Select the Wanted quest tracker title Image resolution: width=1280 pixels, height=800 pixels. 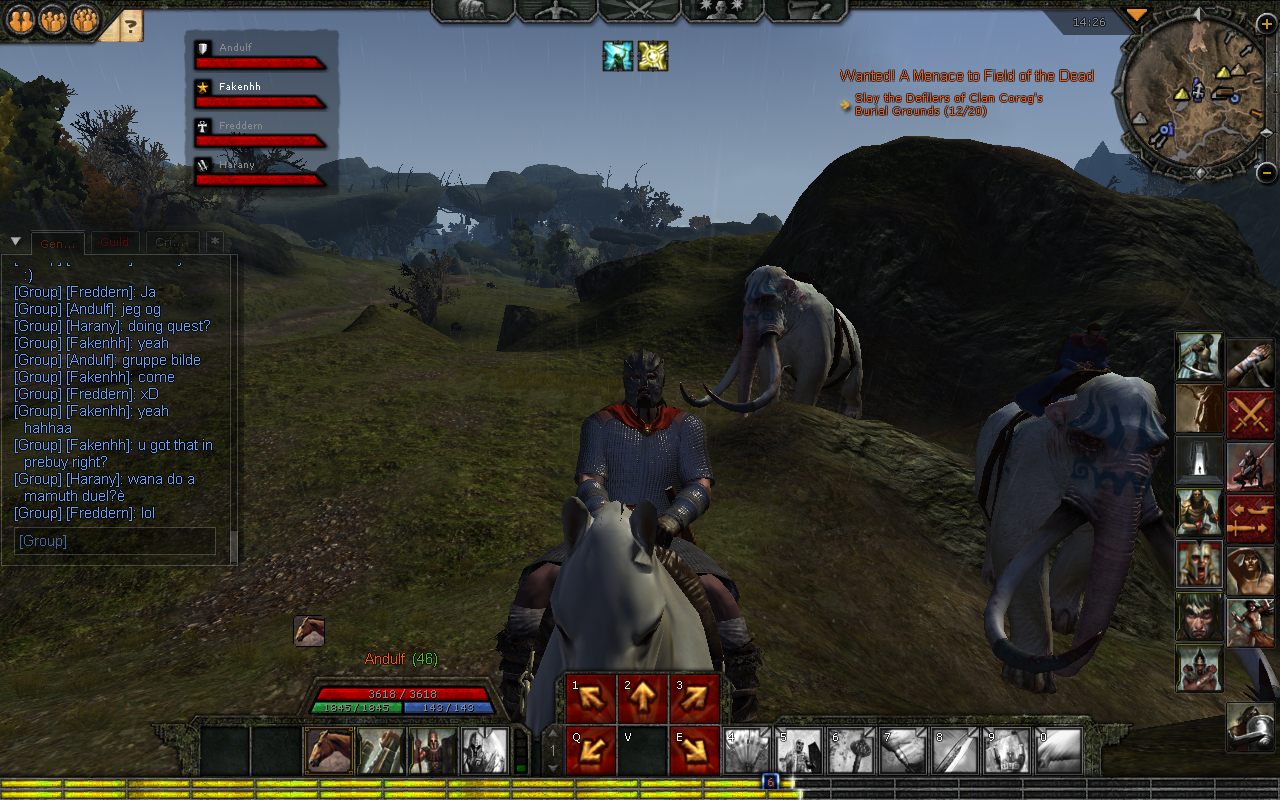click(966, 76)
